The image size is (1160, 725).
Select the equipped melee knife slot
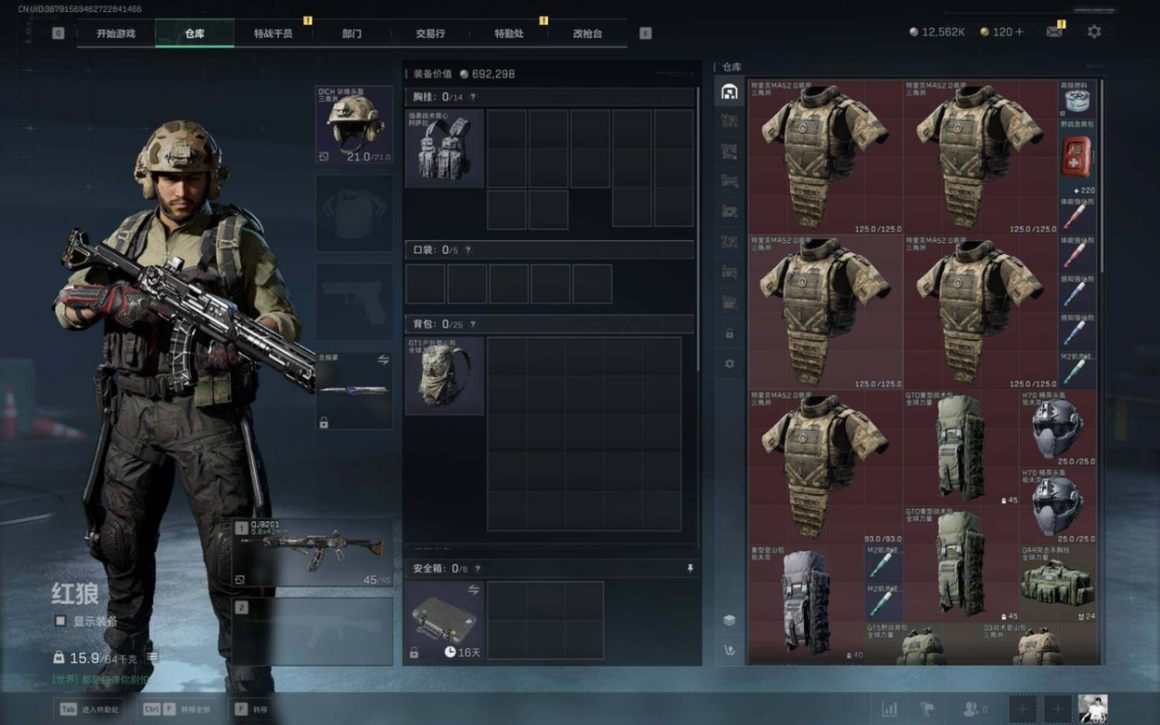click(x=354, y=390)
